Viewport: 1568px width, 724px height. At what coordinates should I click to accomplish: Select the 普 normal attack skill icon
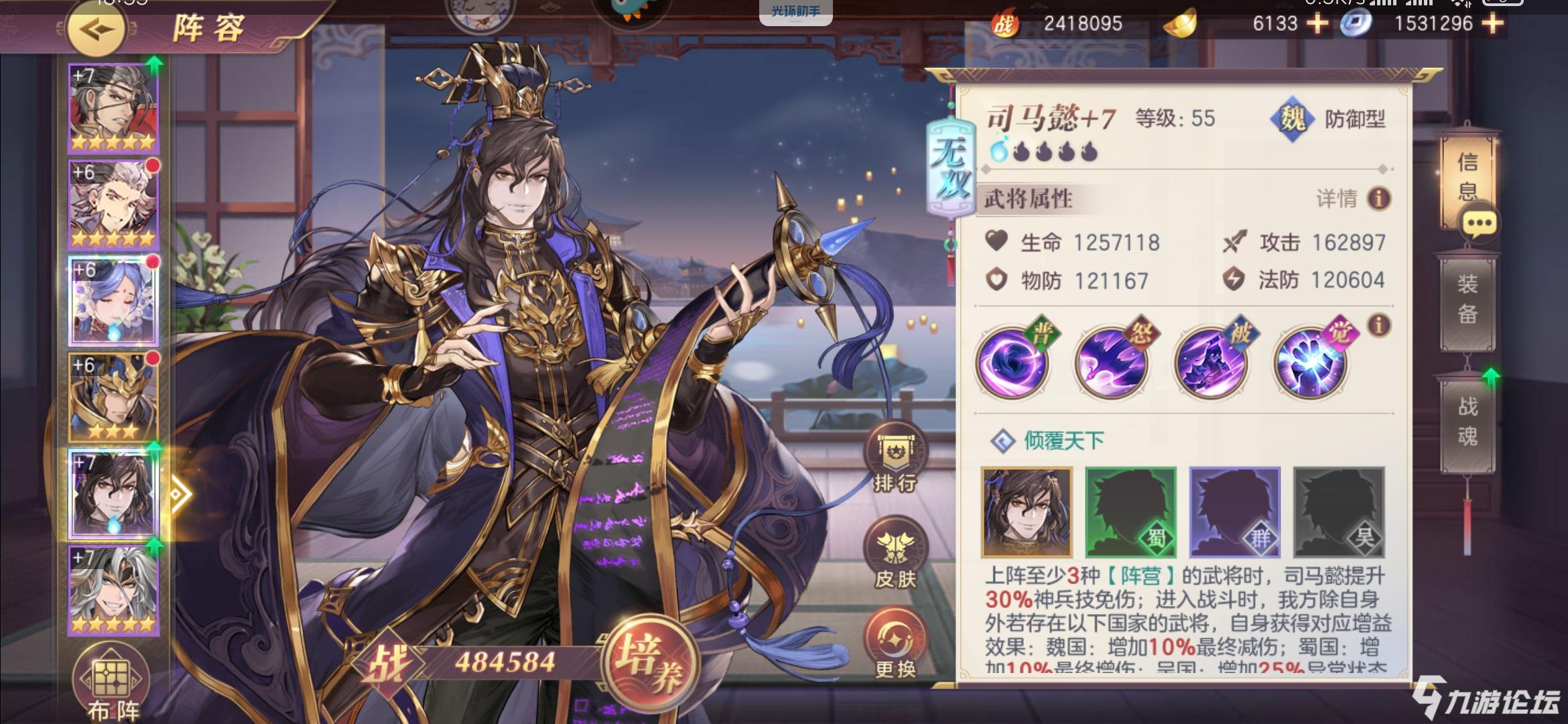[1012, 363]
